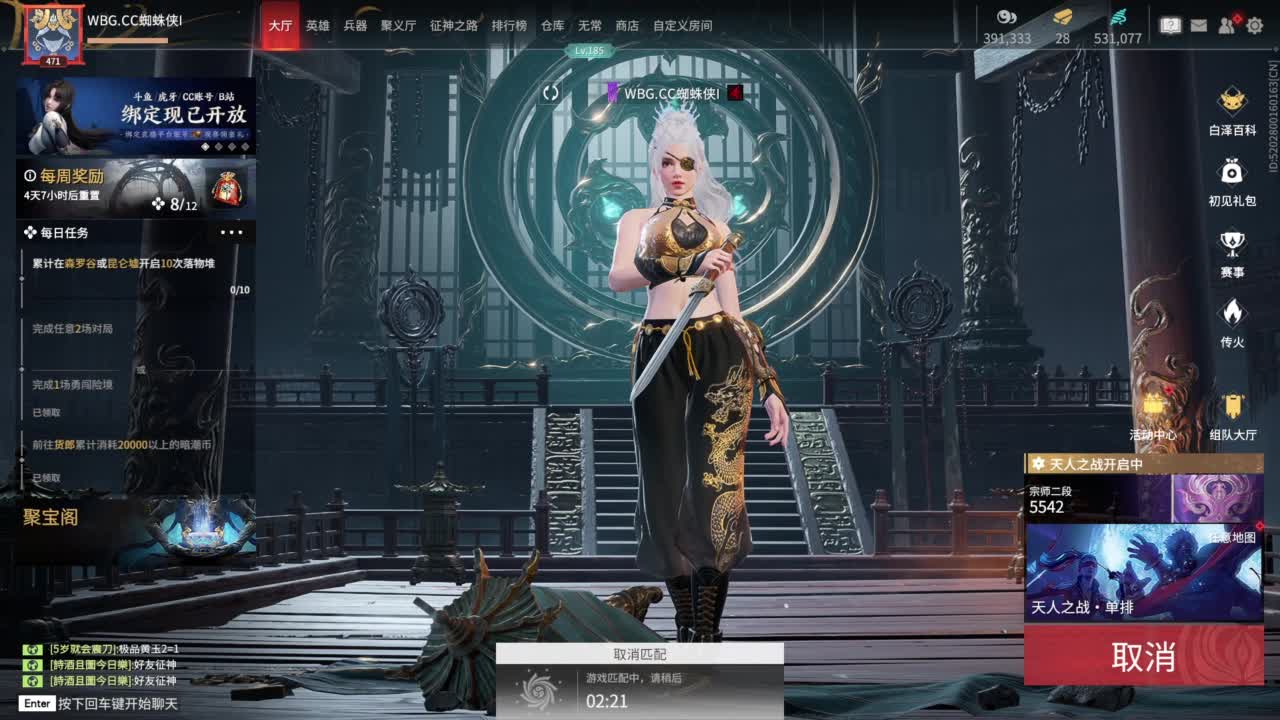
Task: Switch to the 商店 shop tab
Action: [627, 24]
